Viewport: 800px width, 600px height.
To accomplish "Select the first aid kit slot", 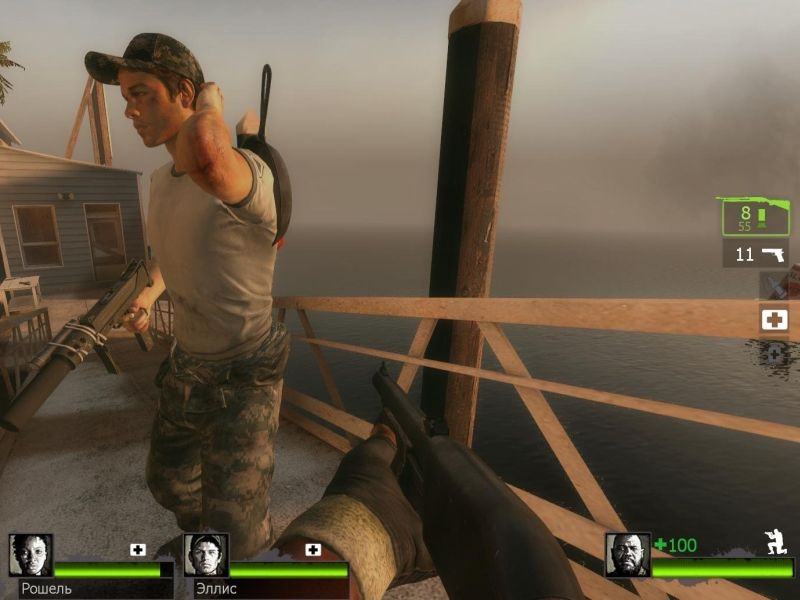I will tap(774, 320).
